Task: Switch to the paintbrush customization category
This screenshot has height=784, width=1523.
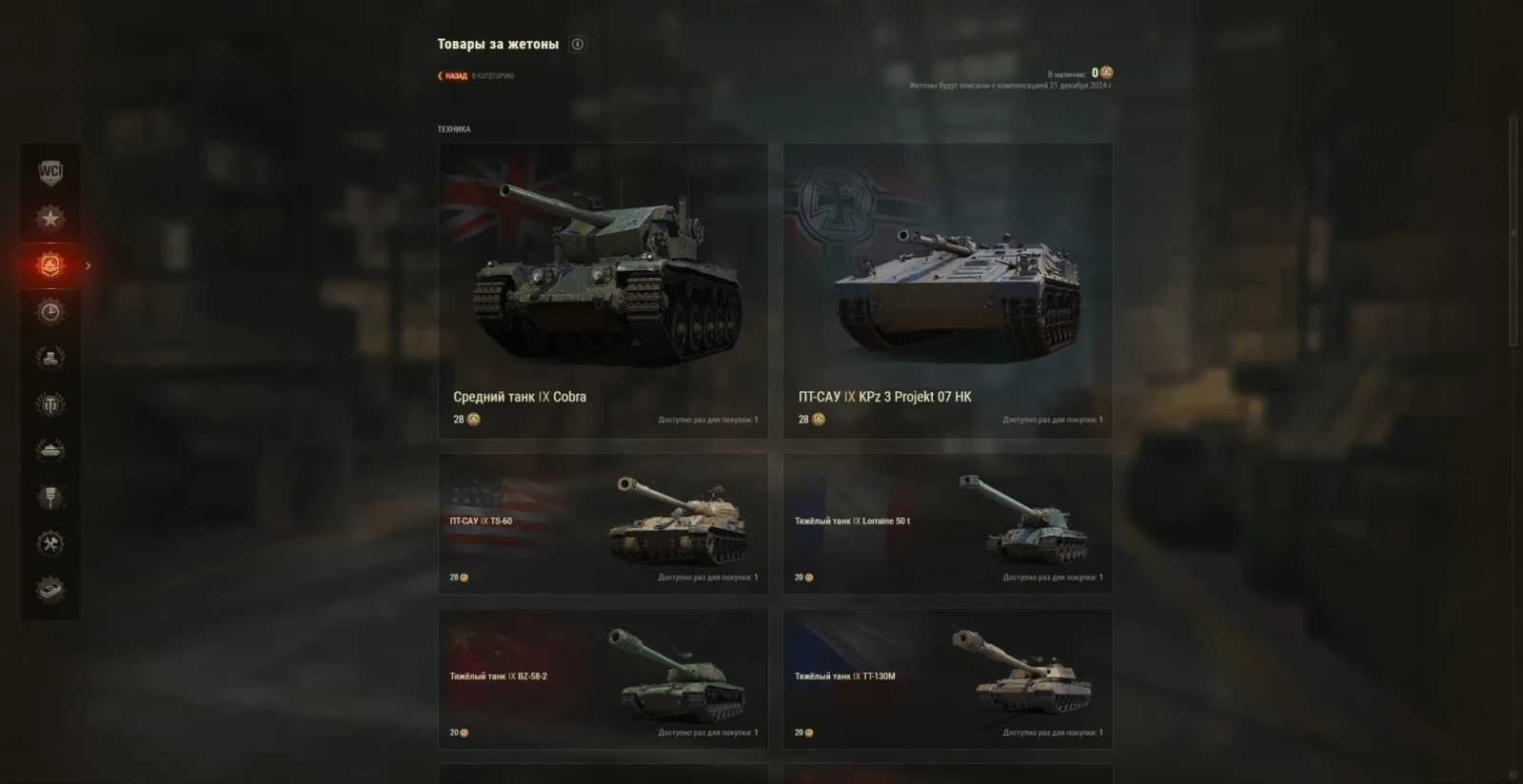Action: [x=50, y=497]
